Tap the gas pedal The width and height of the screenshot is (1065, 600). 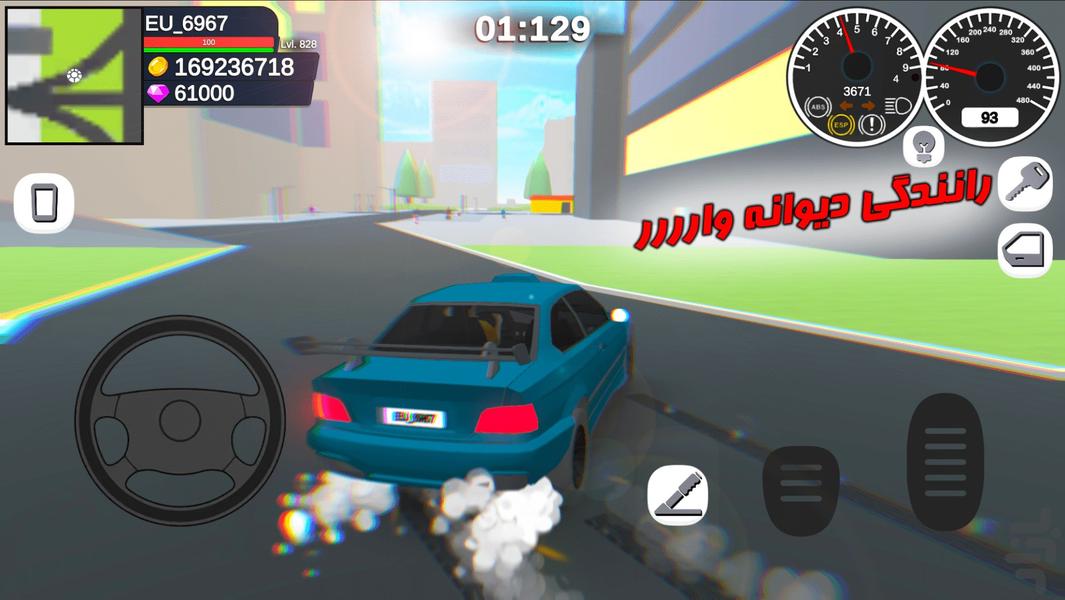(x=945, y=461)
